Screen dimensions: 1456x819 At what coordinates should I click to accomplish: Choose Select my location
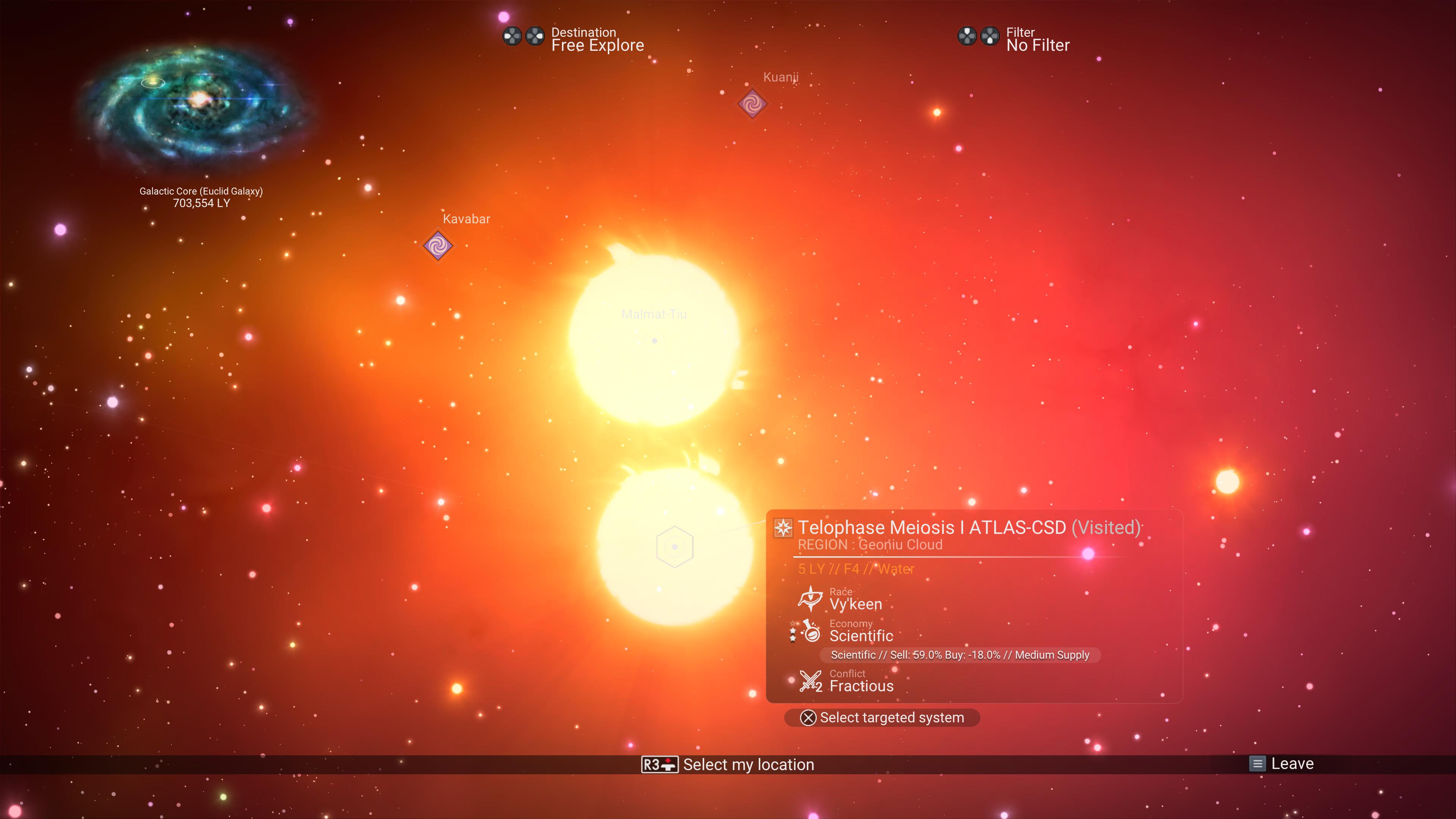pyautogui.click(x=728, y=765)
